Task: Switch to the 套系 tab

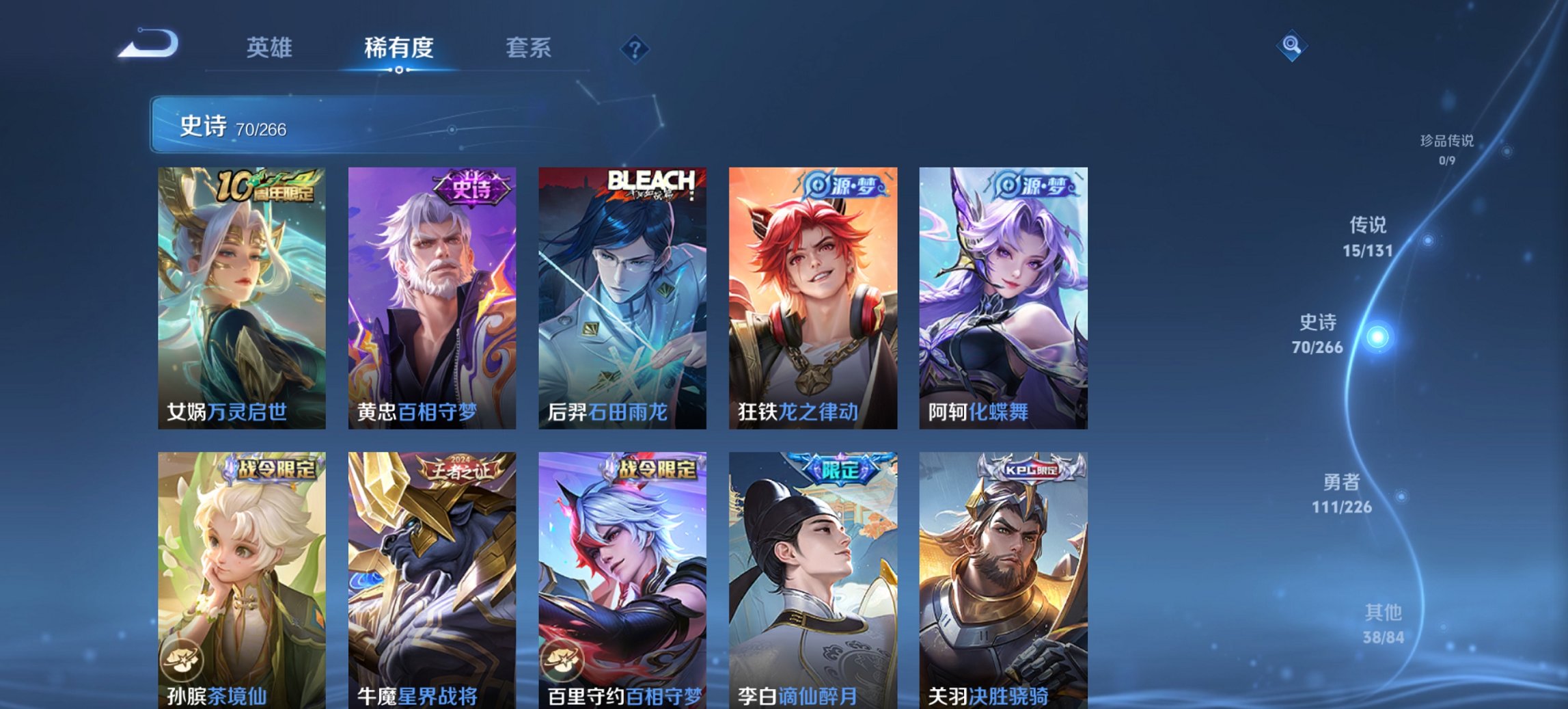Action: pyautogui.click(x=529, y=48)
